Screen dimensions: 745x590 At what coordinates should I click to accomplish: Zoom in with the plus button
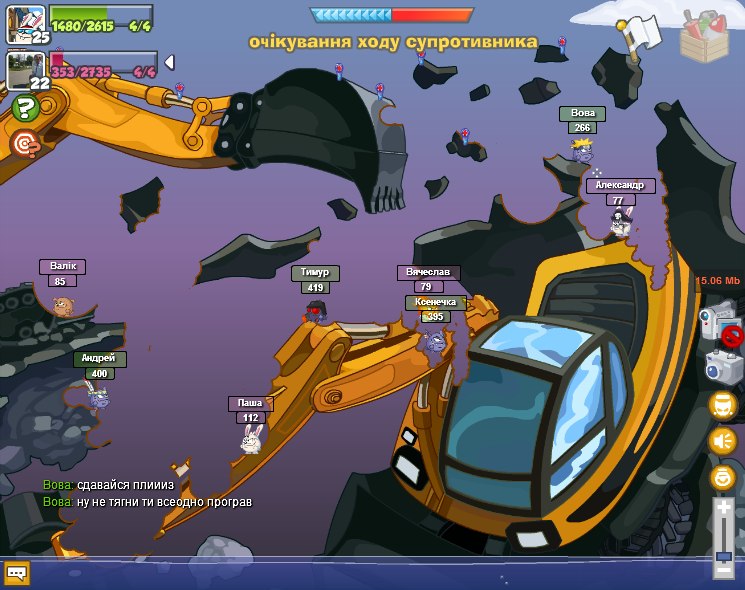coord(724,508)
